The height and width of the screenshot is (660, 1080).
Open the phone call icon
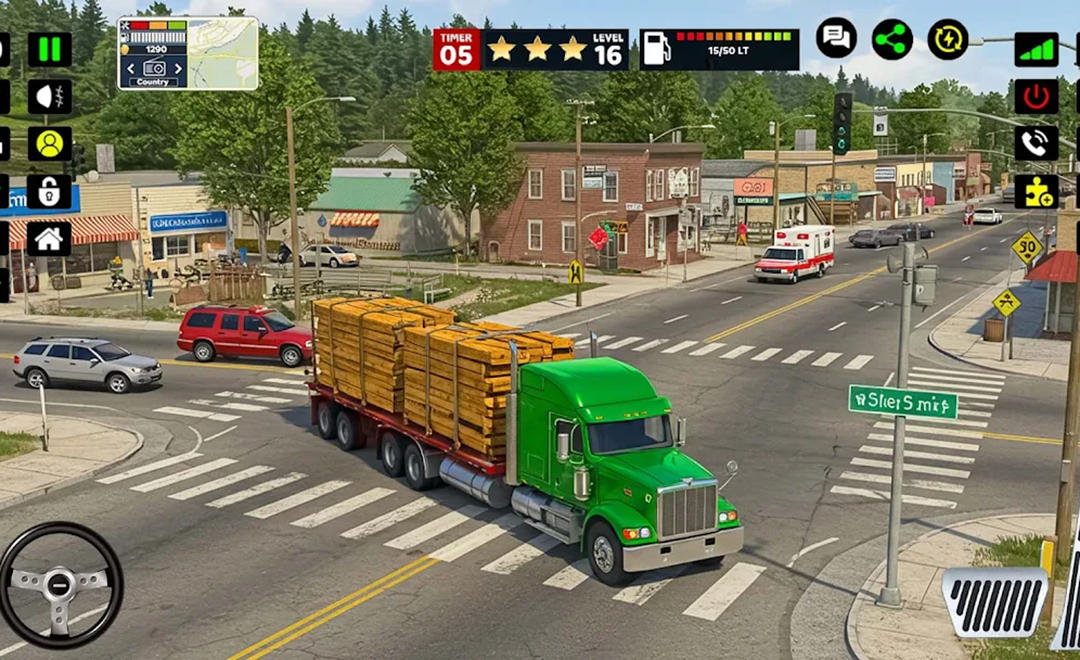1036,143
